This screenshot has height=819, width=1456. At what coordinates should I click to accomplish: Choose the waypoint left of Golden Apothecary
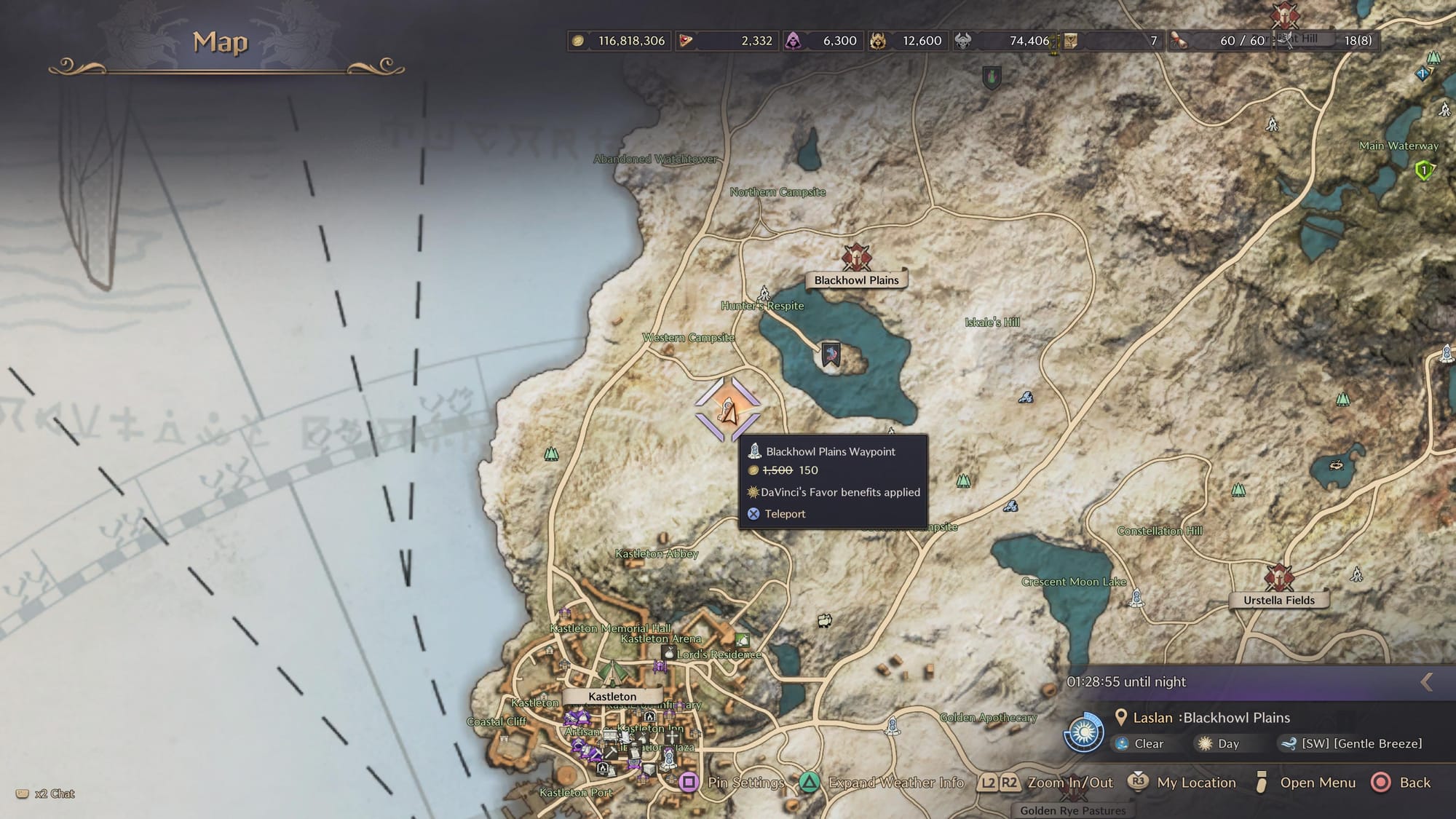893,725
